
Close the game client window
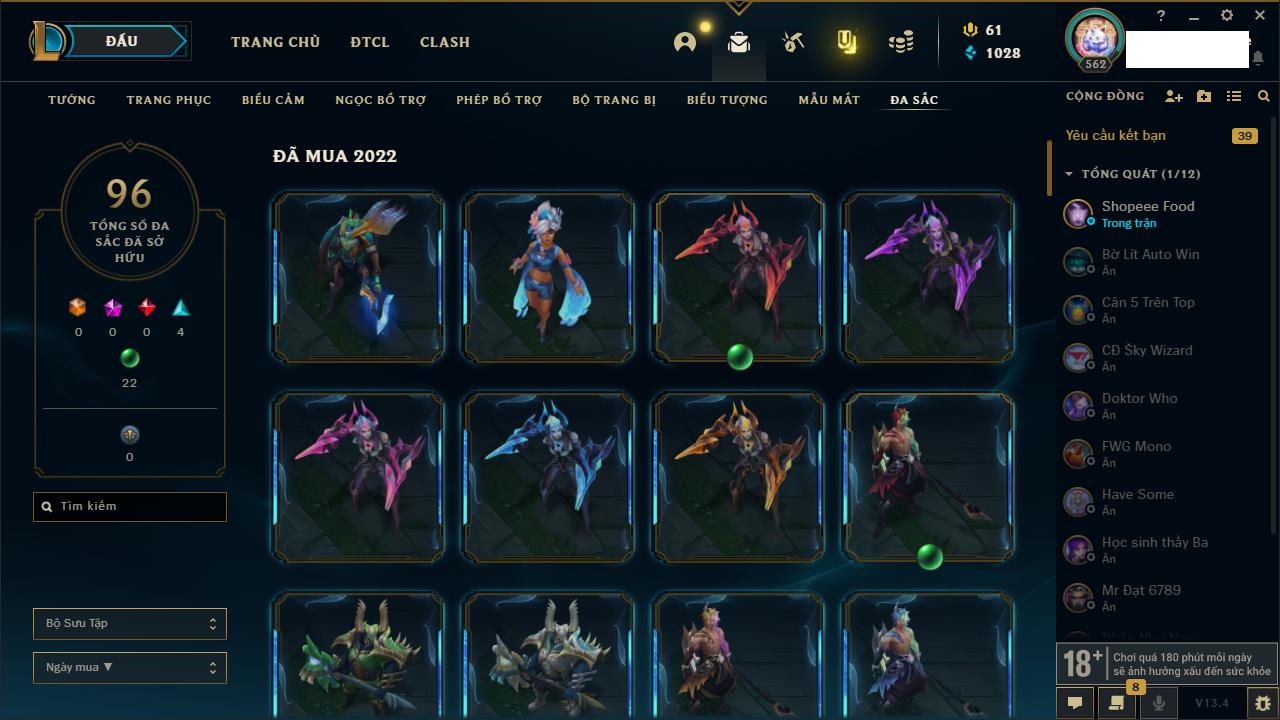point(1260,16)
